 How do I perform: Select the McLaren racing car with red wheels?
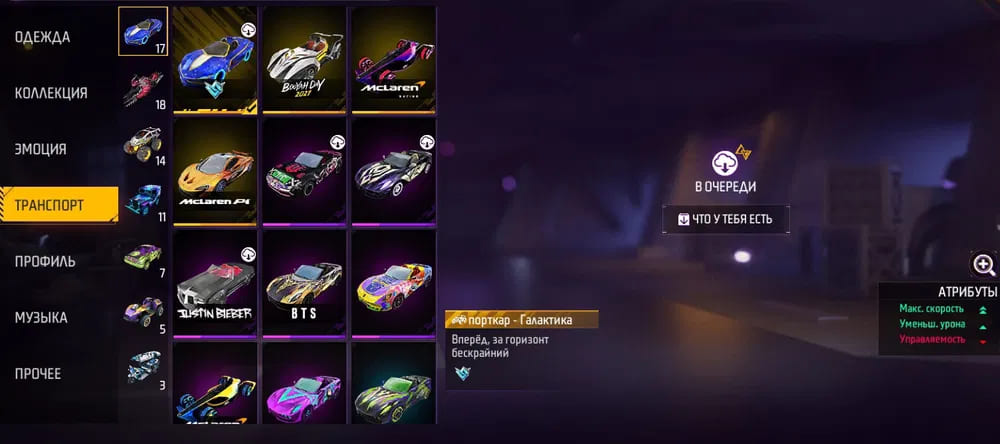click(x=393, y=60)
